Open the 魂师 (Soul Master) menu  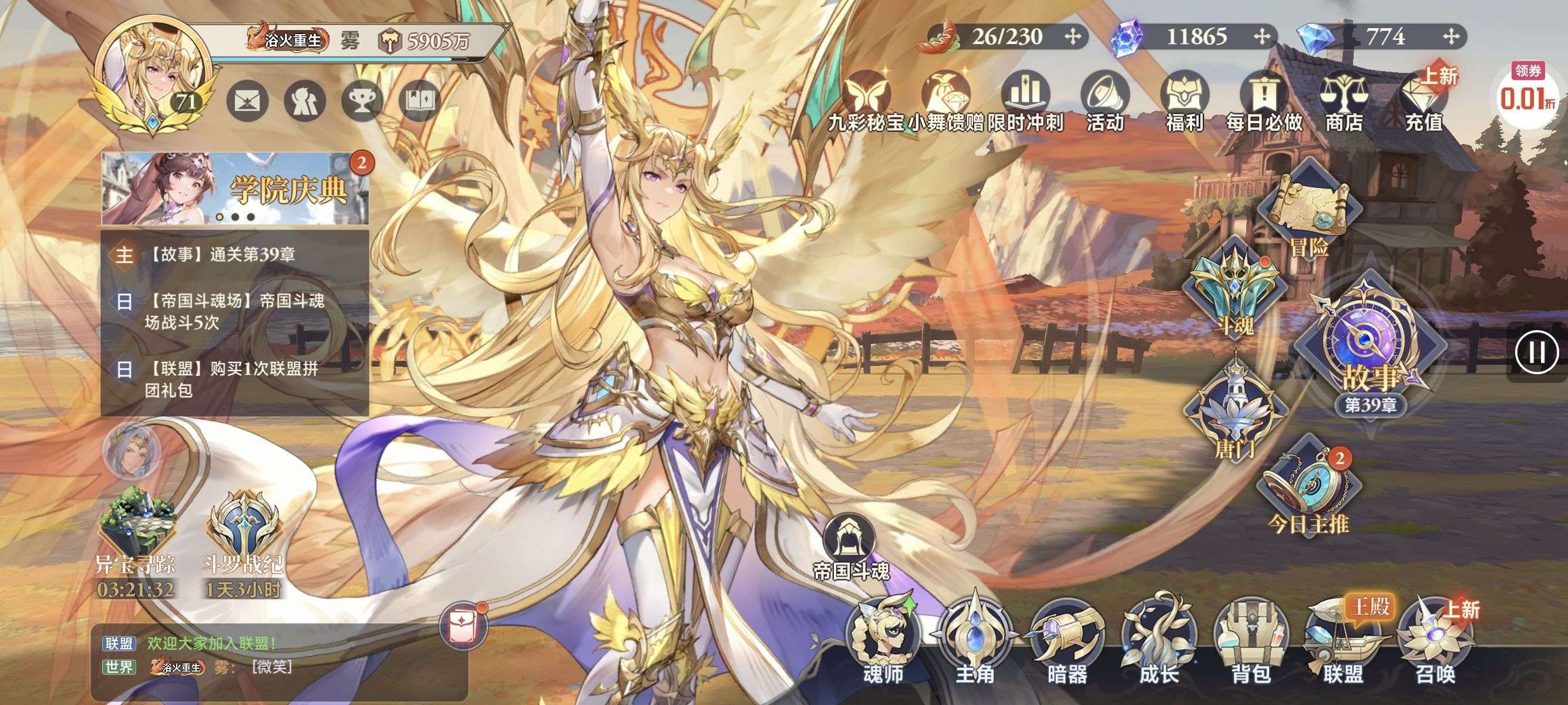(x=883, y=639)
